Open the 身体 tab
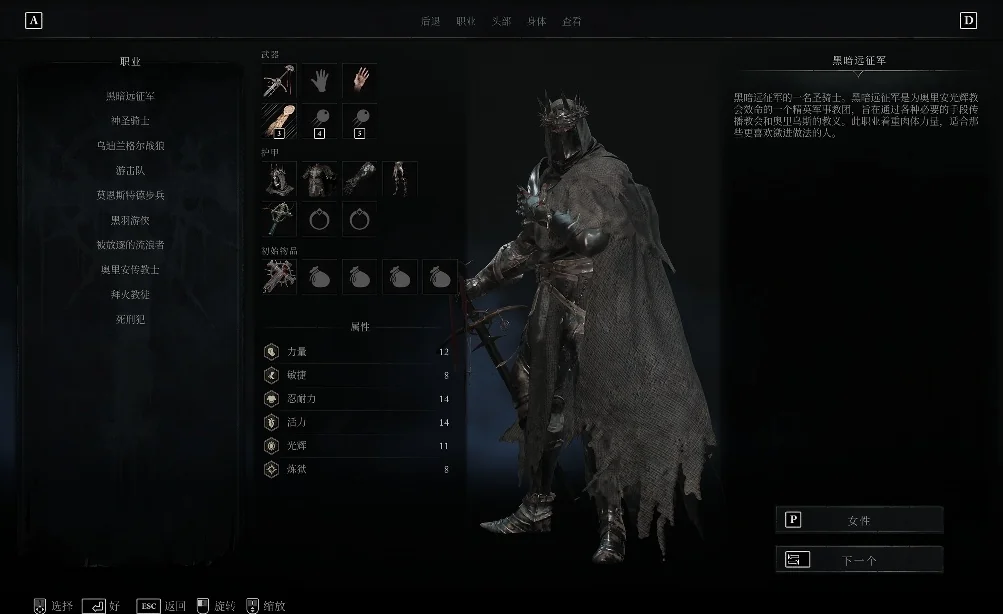 (x=537, y=21)
